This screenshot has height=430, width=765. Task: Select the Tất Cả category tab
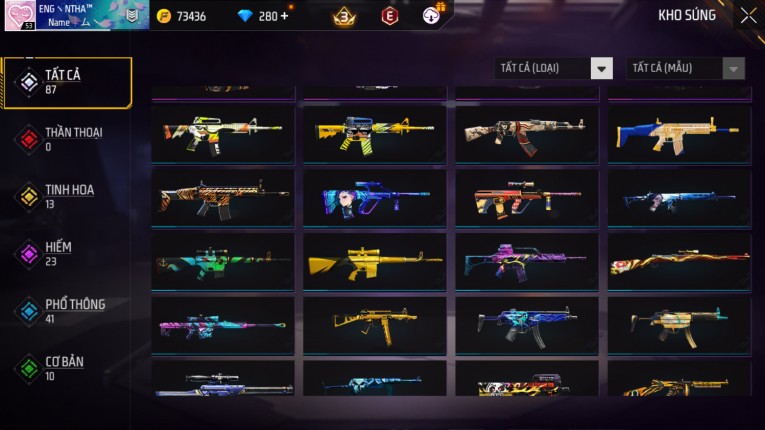(x=67, y=82)
